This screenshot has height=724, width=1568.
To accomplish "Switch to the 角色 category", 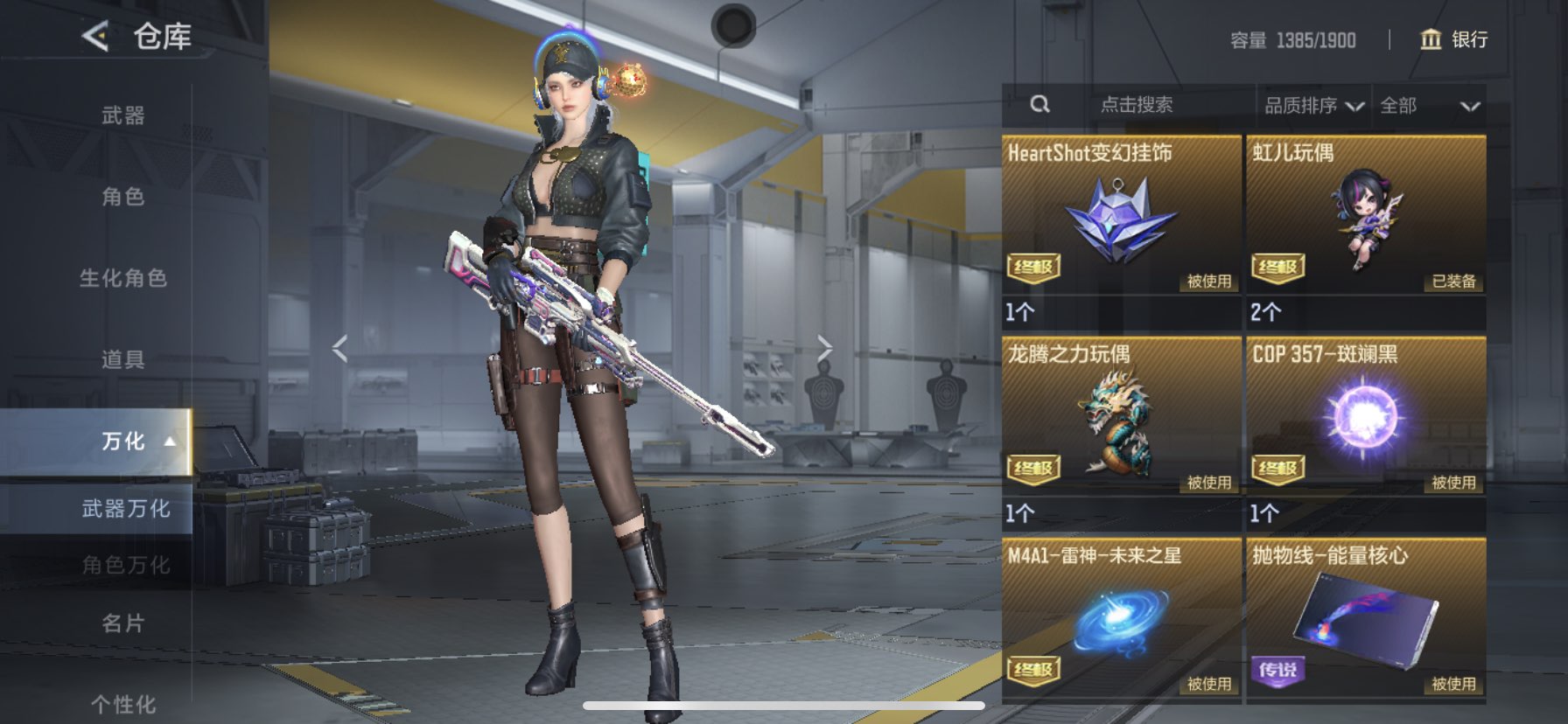I will (x=122, y=197).
